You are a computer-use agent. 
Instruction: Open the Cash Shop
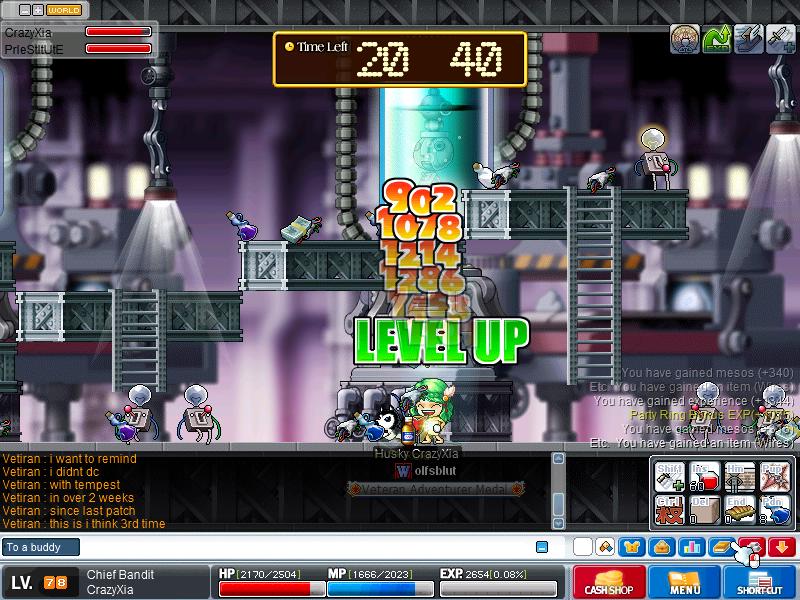[x=609, y=583]
